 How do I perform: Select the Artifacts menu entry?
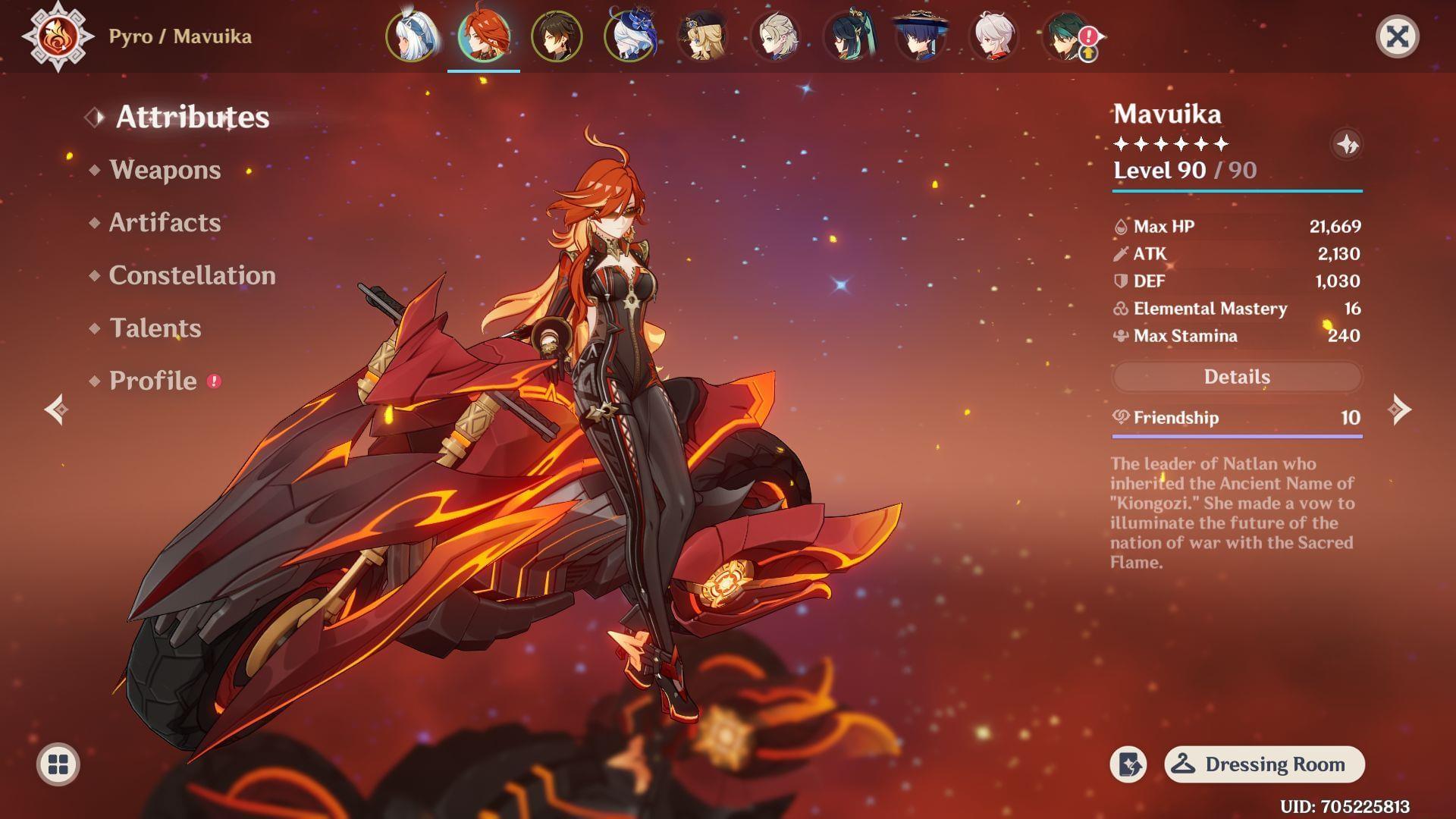click(165, 223)
